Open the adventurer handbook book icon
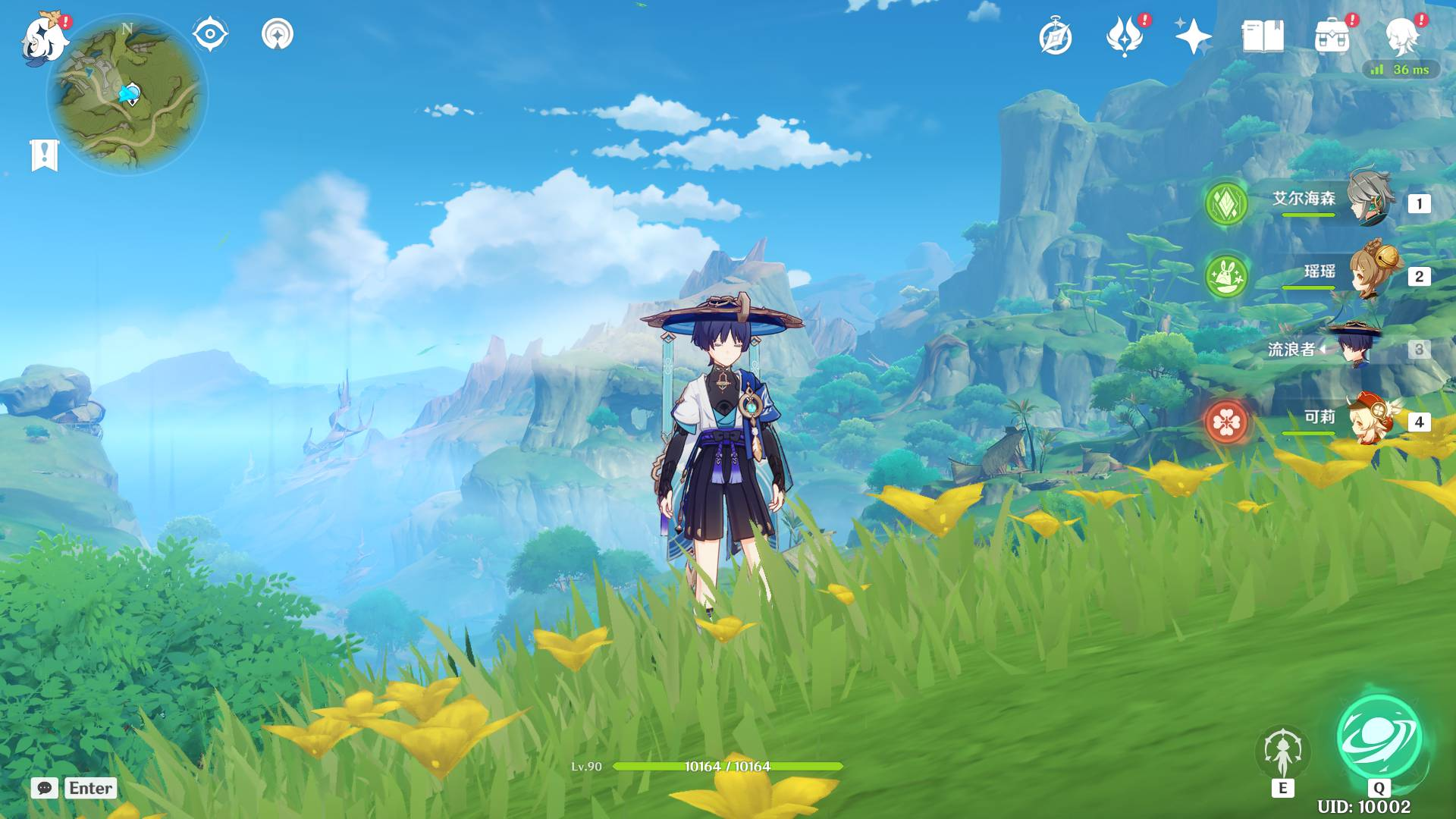This screenshot has height=819, width=1456. (x=1263, y=37)
